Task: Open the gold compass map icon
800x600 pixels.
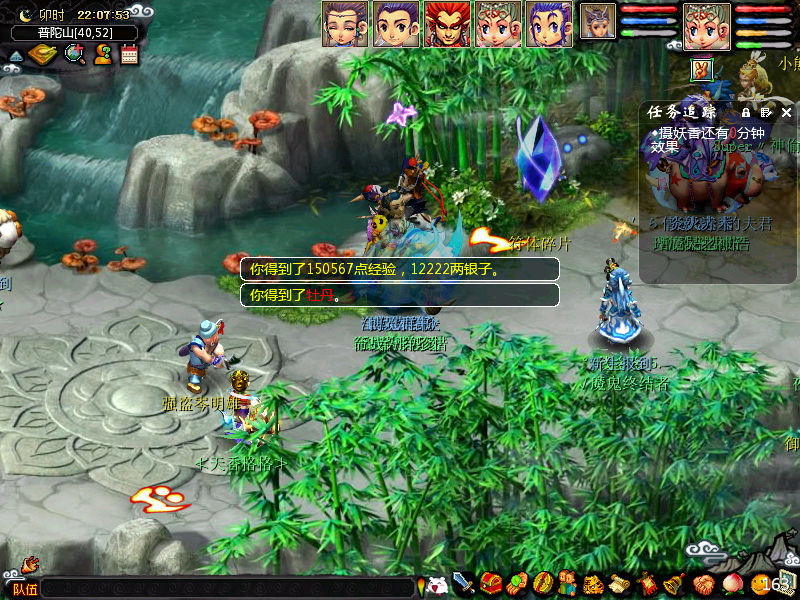Action: (x=42, y=54)
